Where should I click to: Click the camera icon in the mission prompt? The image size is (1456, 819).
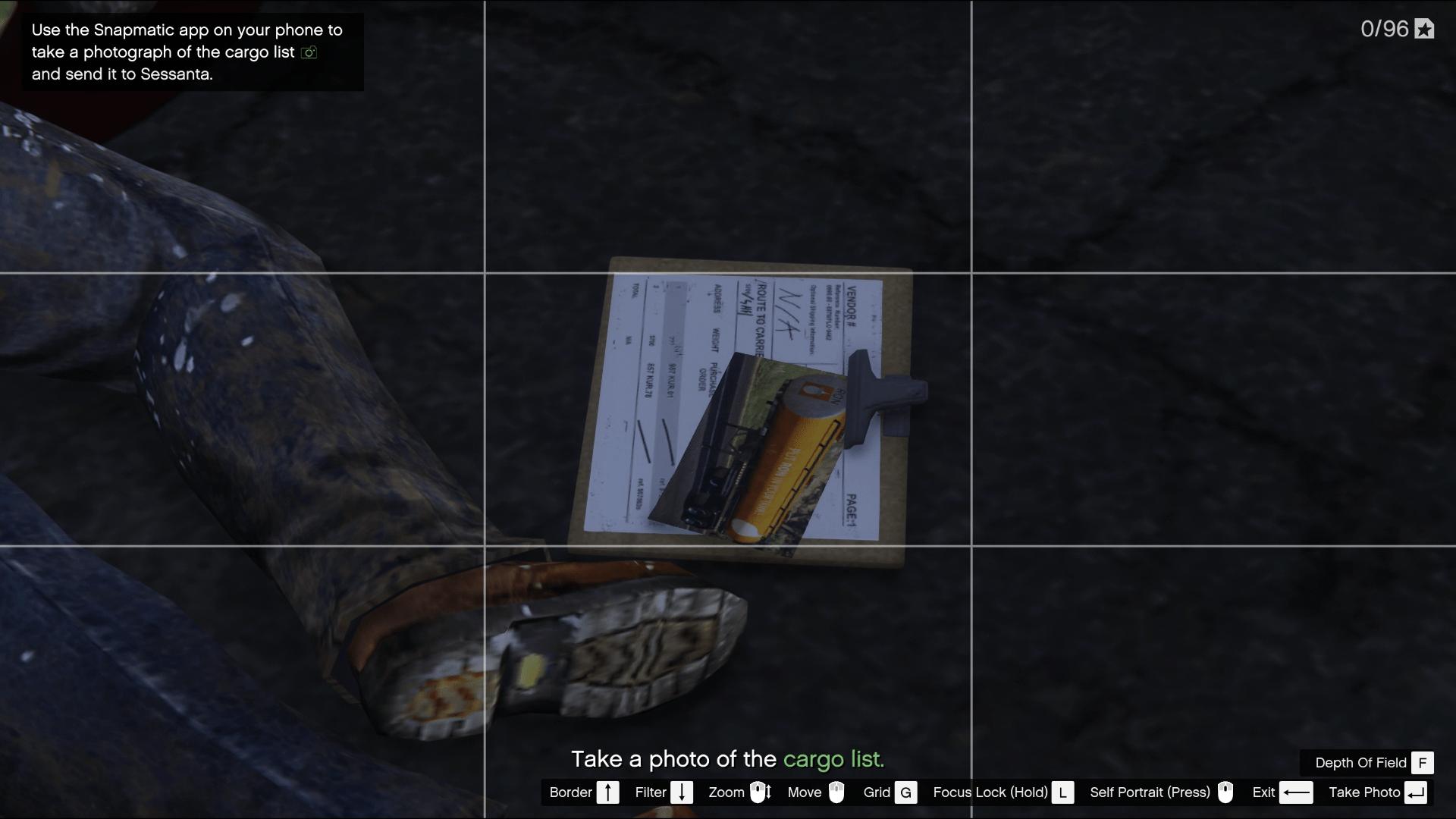[x=308, y=53]
